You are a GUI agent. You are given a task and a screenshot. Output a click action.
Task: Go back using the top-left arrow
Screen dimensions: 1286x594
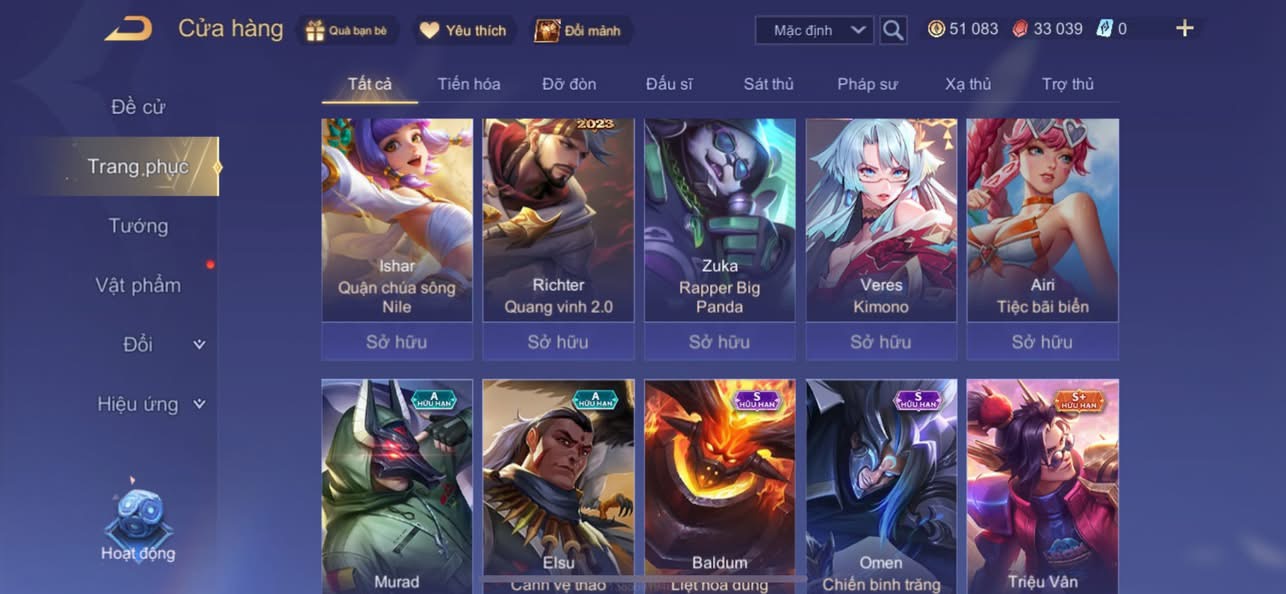(x=128, y=29)
